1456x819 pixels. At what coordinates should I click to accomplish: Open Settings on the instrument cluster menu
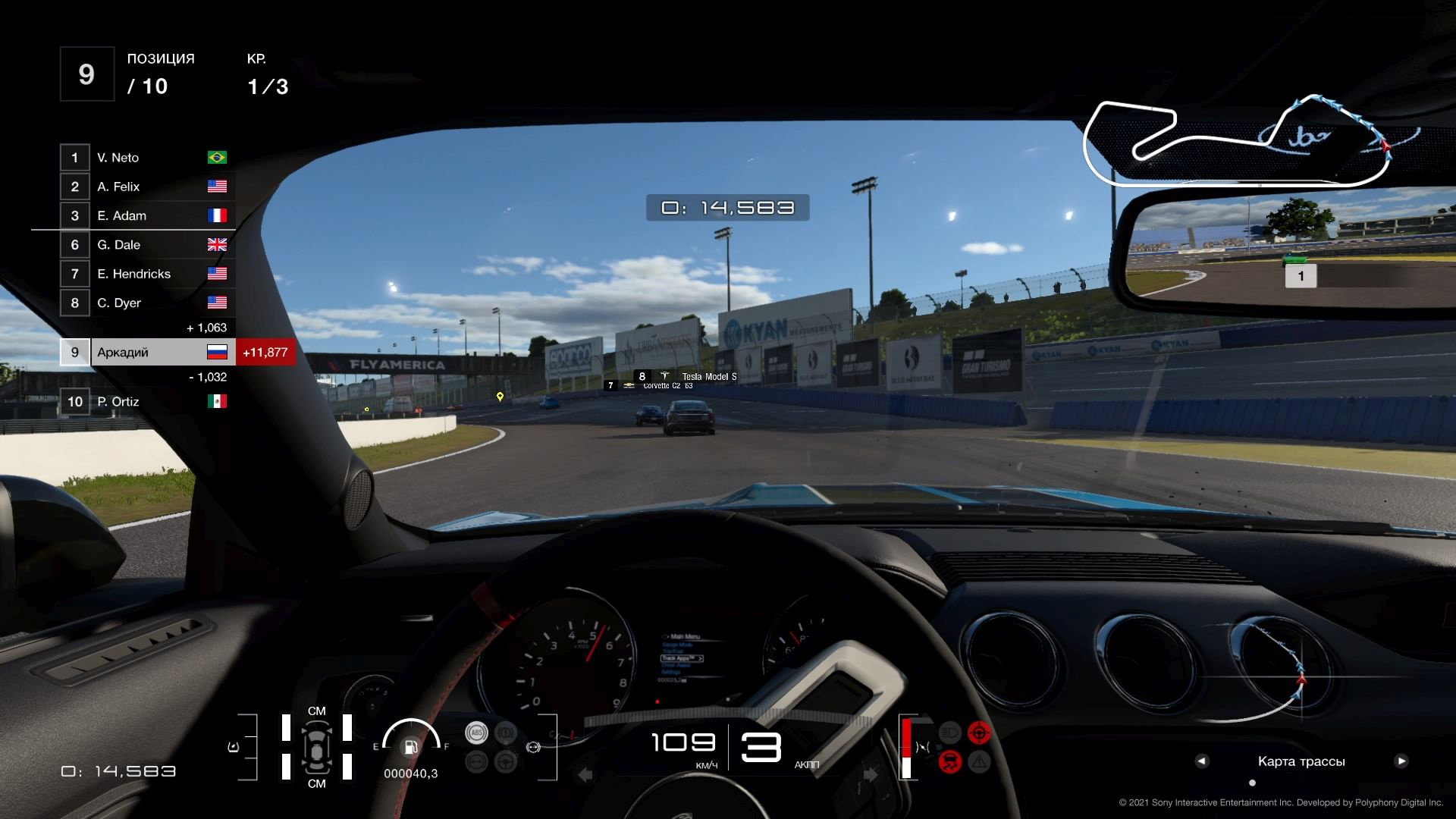coord(670,672)
